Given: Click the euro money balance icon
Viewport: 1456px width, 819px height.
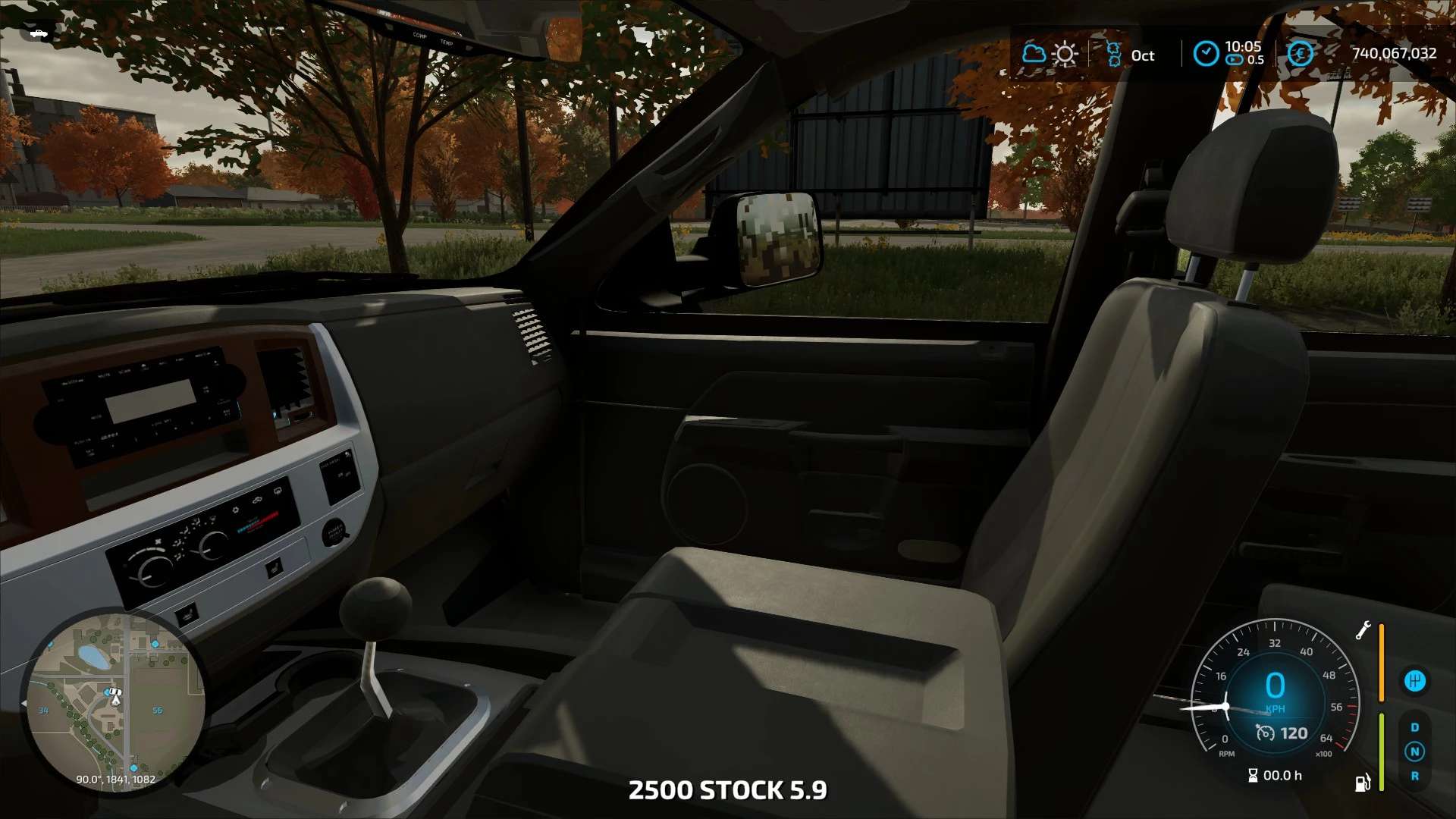Looking at the screenshot, I should [x=1300, y=54].
